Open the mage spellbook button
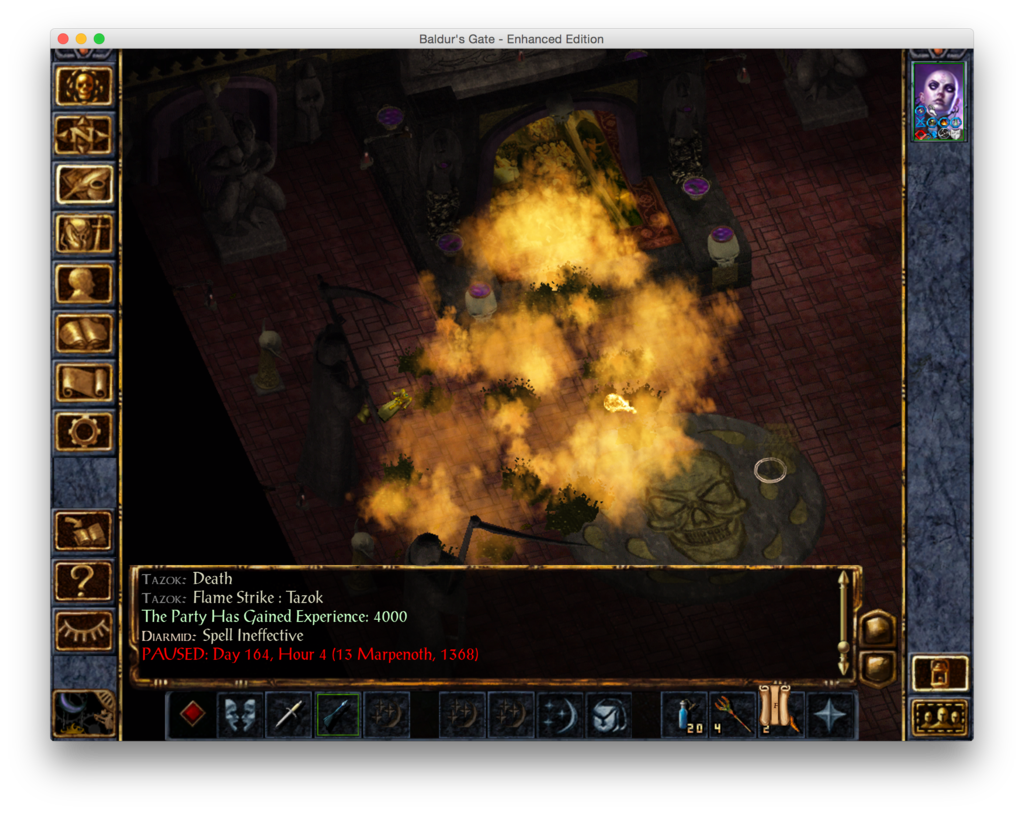Image resolution: width=1024 pixels, height=813 pixels. pos(84,332)
